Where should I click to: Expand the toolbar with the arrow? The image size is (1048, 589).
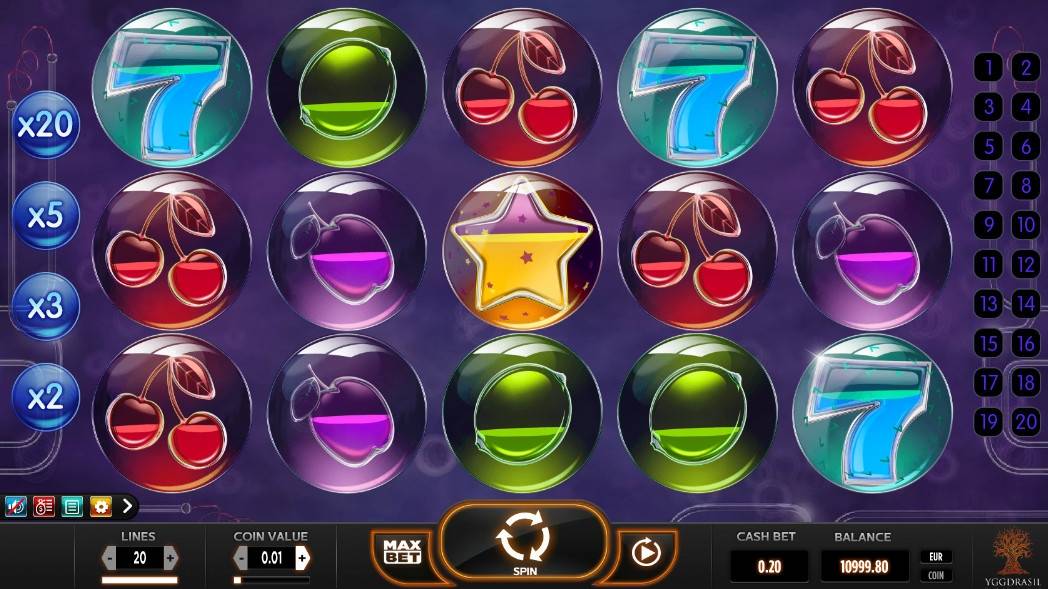[127, 506]
